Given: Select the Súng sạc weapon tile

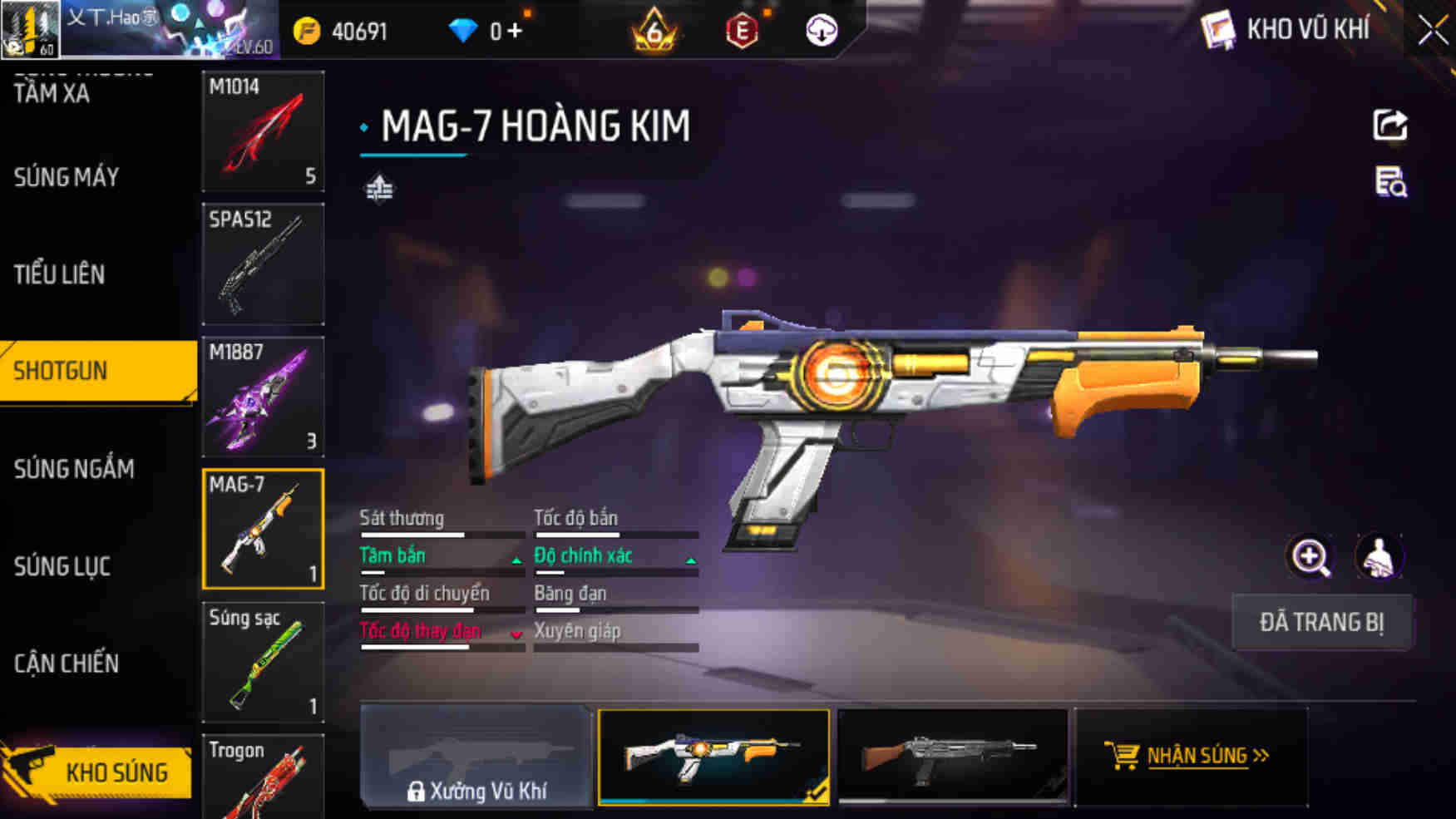Looking at the screenshot, I should (263, 662).
